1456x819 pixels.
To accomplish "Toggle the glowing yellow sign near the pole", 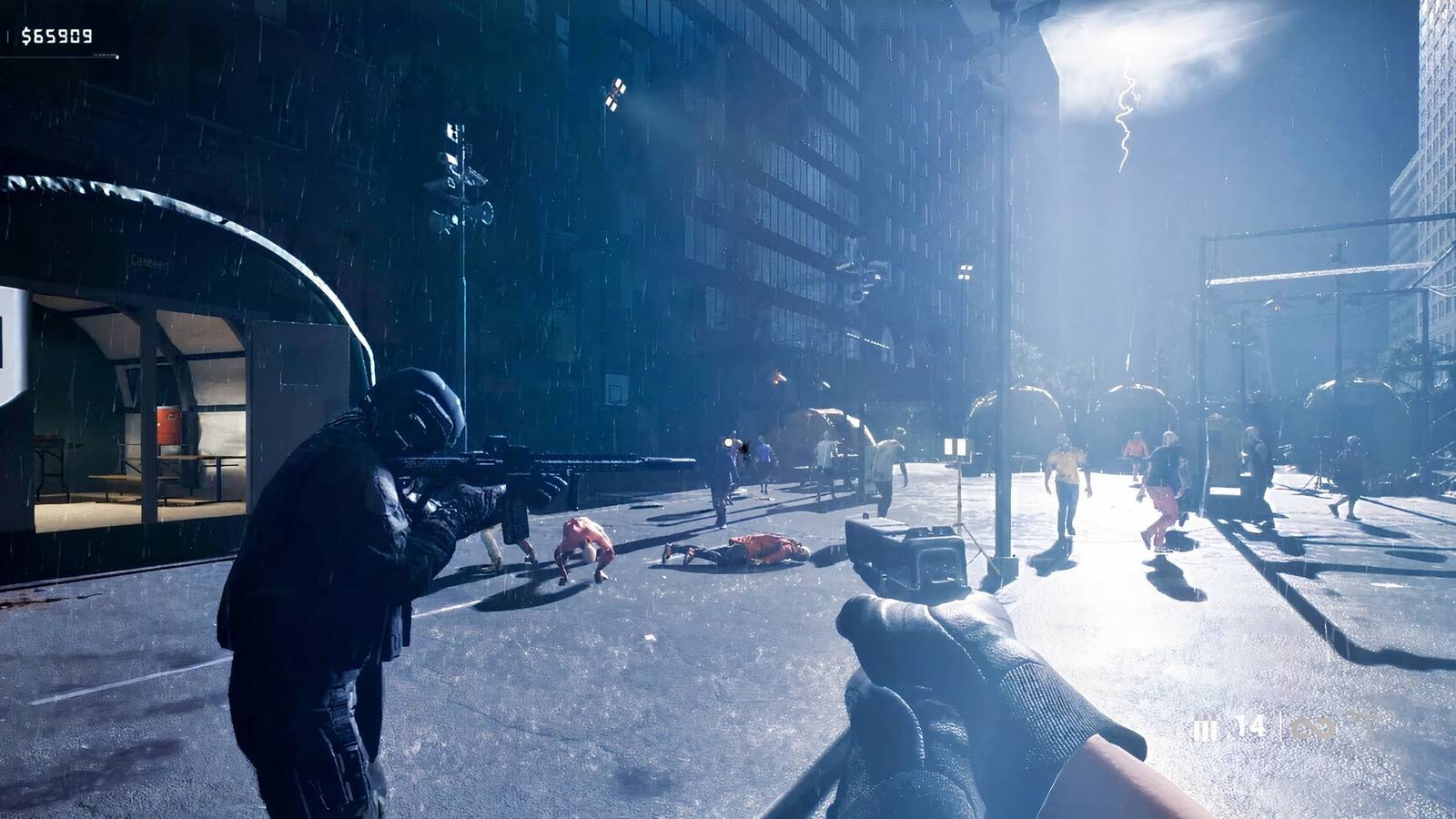I will [x=955, y=449].
